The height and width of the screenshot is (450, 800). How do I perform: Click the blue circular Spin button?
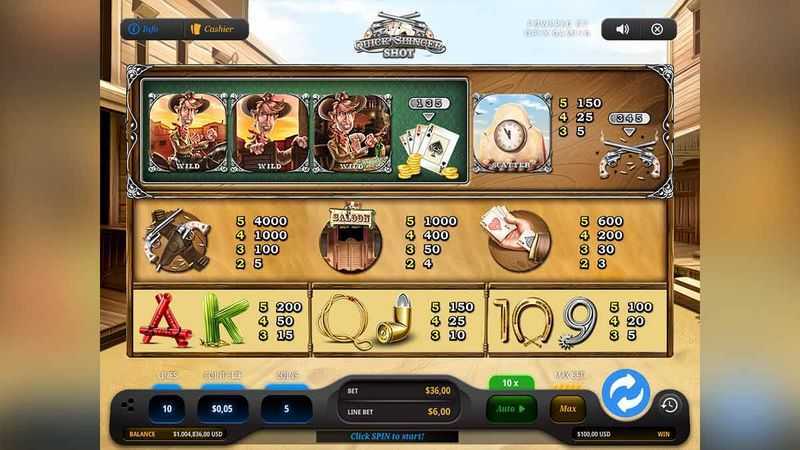click(x=626, y=394)
